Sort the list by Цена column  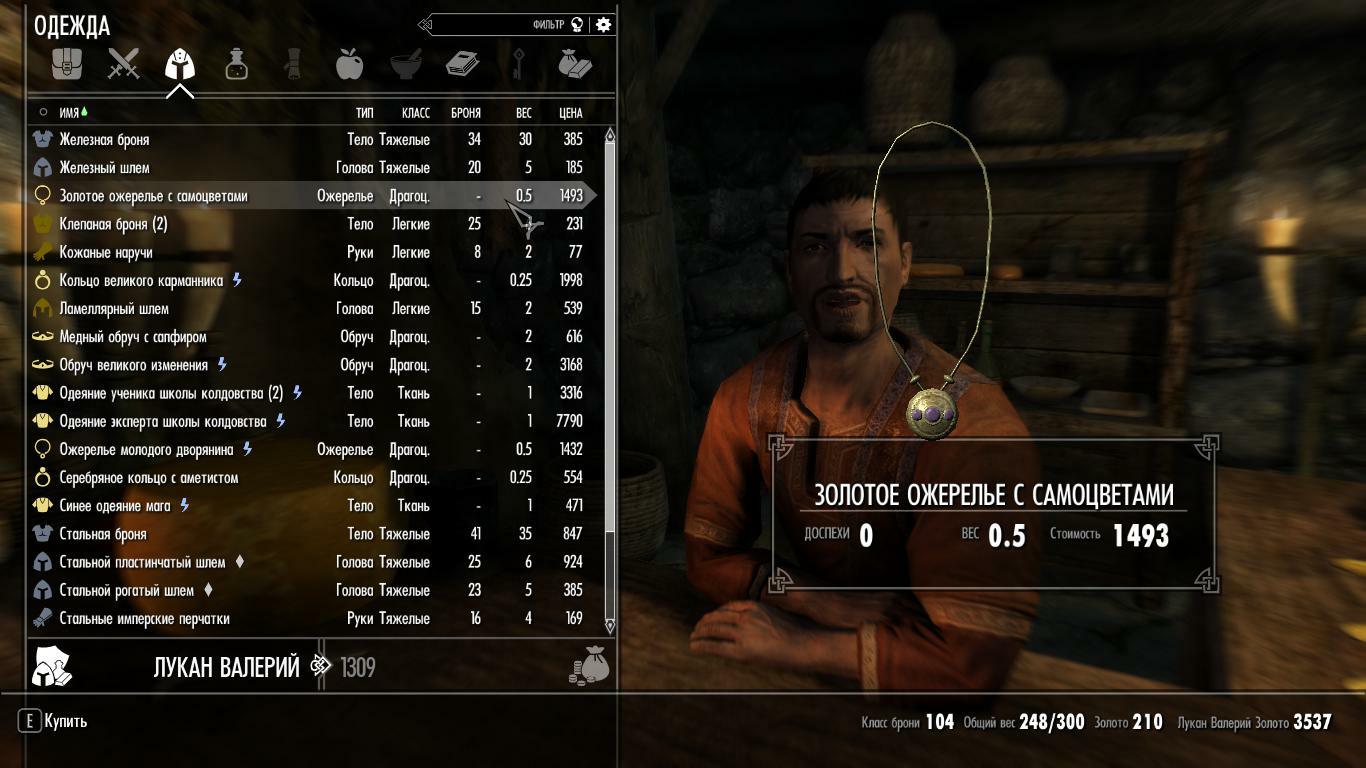pyautogui.click(x=570, y=113)
